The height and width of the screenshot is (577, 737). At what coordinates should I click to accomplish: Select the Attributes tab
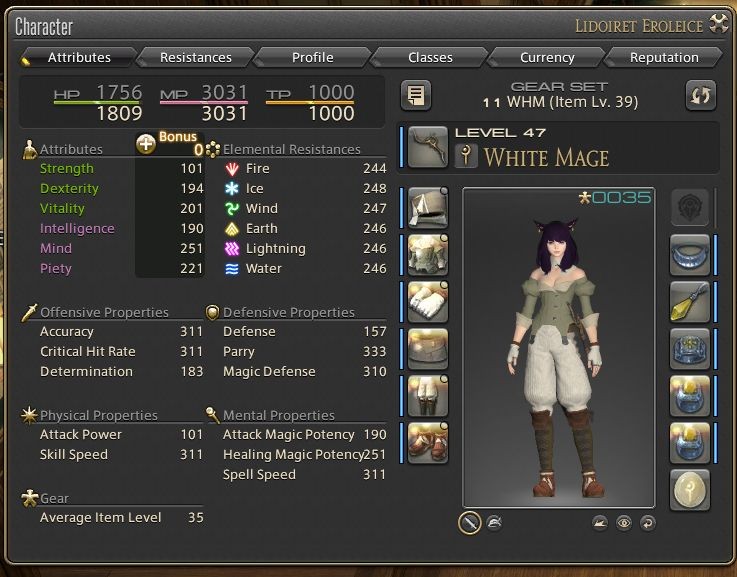coord(78,57)
